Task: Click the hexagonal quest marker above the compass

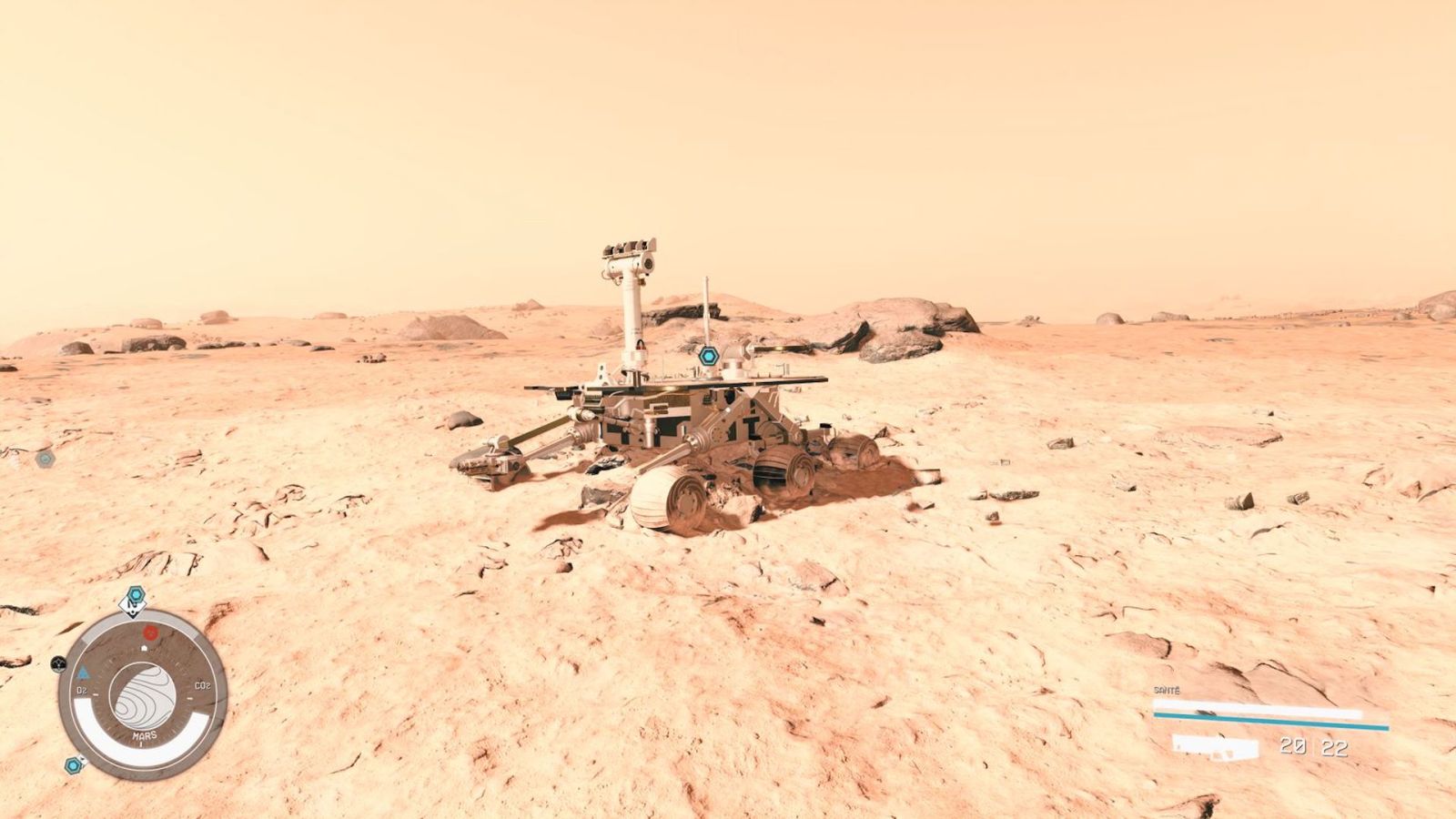Action: pyautogui.click(x=135, y=595)
